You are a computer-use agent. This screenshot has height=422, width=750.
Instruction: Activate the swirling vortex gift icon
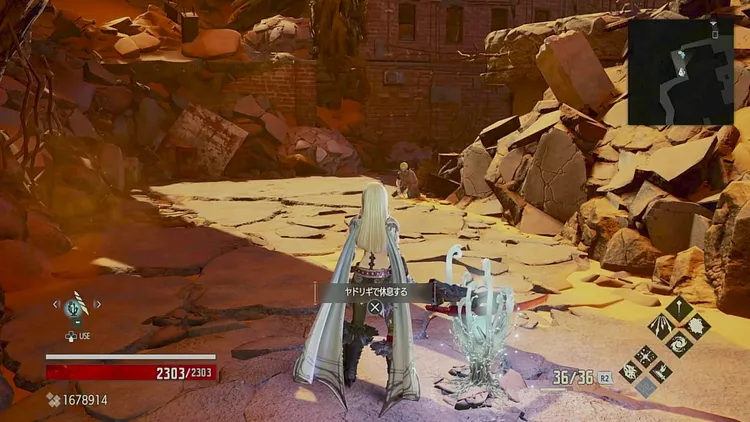coord(679,343)
